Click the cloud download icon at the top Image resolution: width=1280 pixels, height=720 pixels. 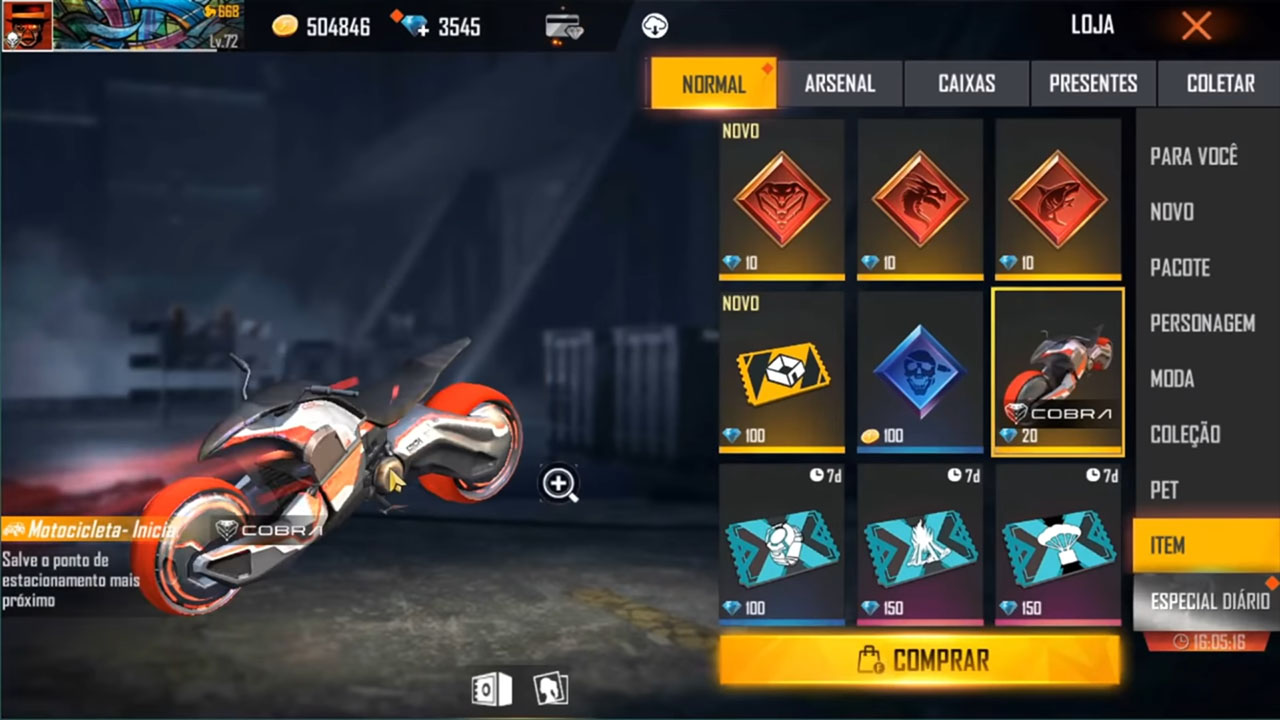coord(656,26)
